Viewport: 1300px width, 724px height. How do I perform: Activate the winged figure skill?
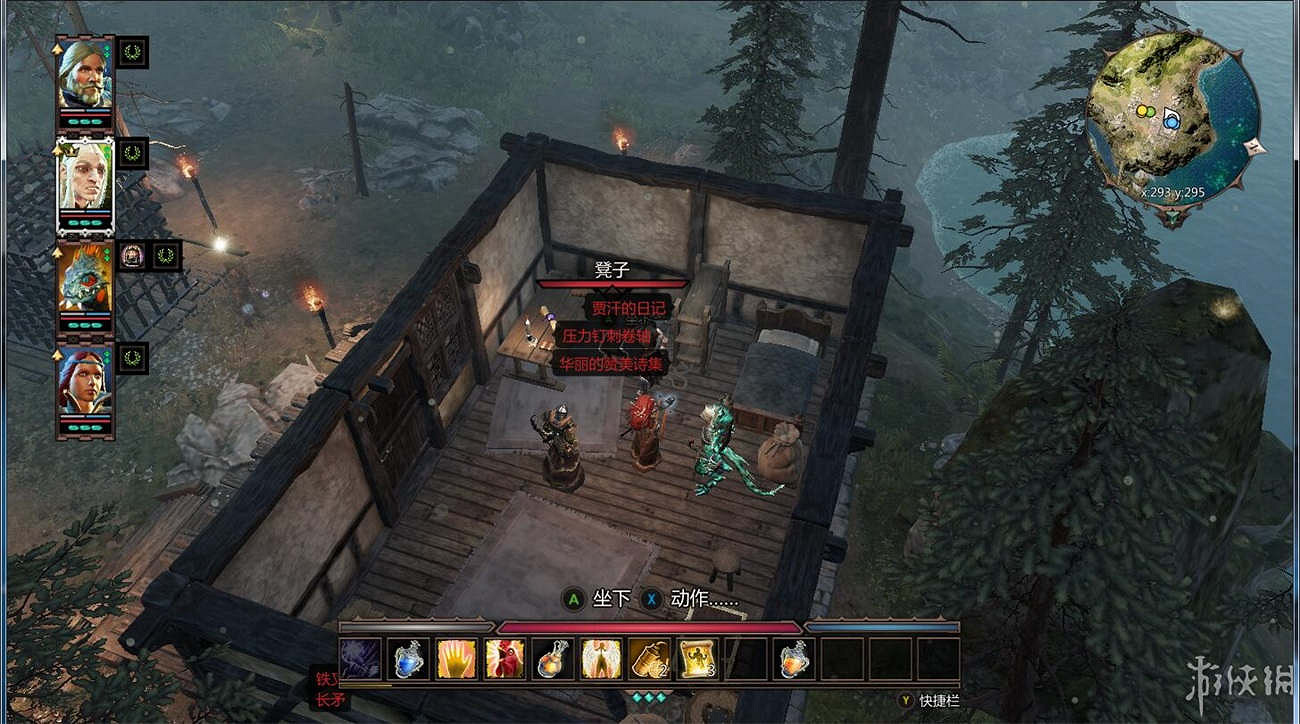601,659
